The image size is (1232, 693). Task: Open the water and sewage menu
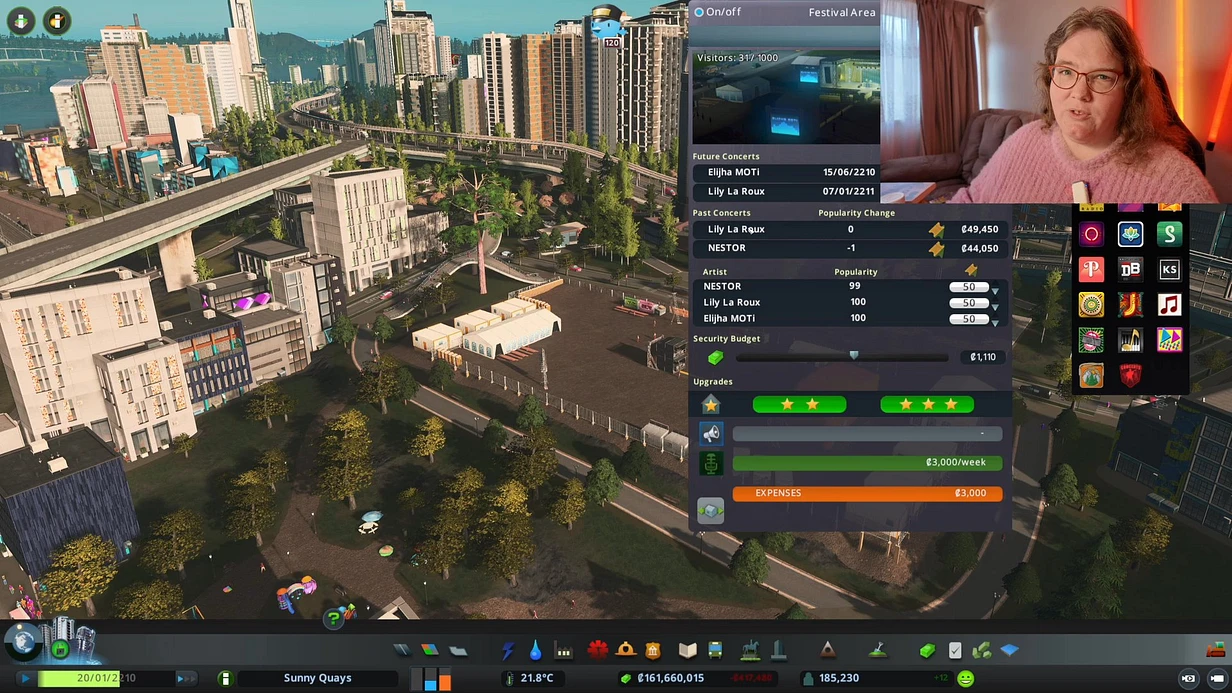pos(536,651)
